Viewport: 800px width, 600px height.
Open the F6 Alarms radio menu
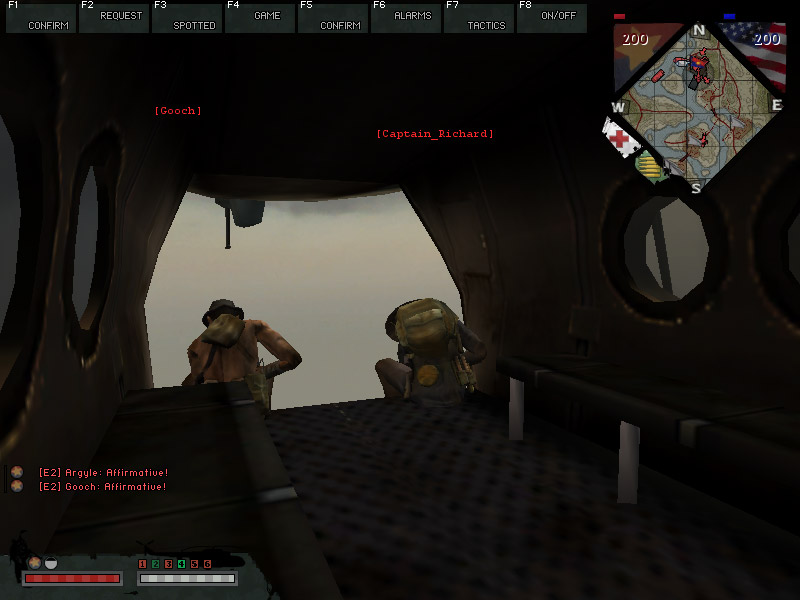[406, 18]
